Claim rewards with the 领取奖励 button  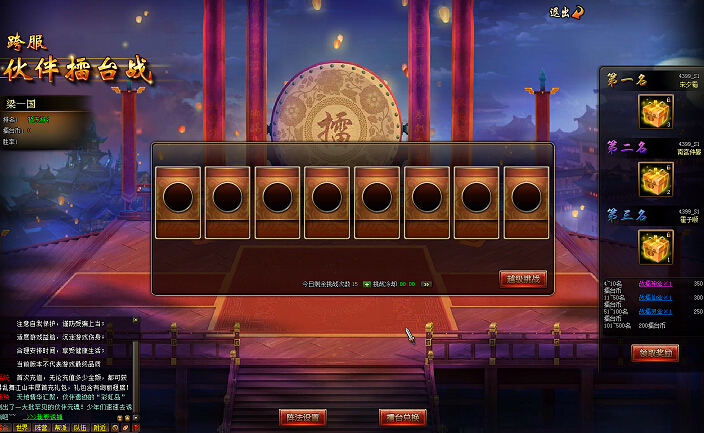pyautogui.click(x=655, y=352)
